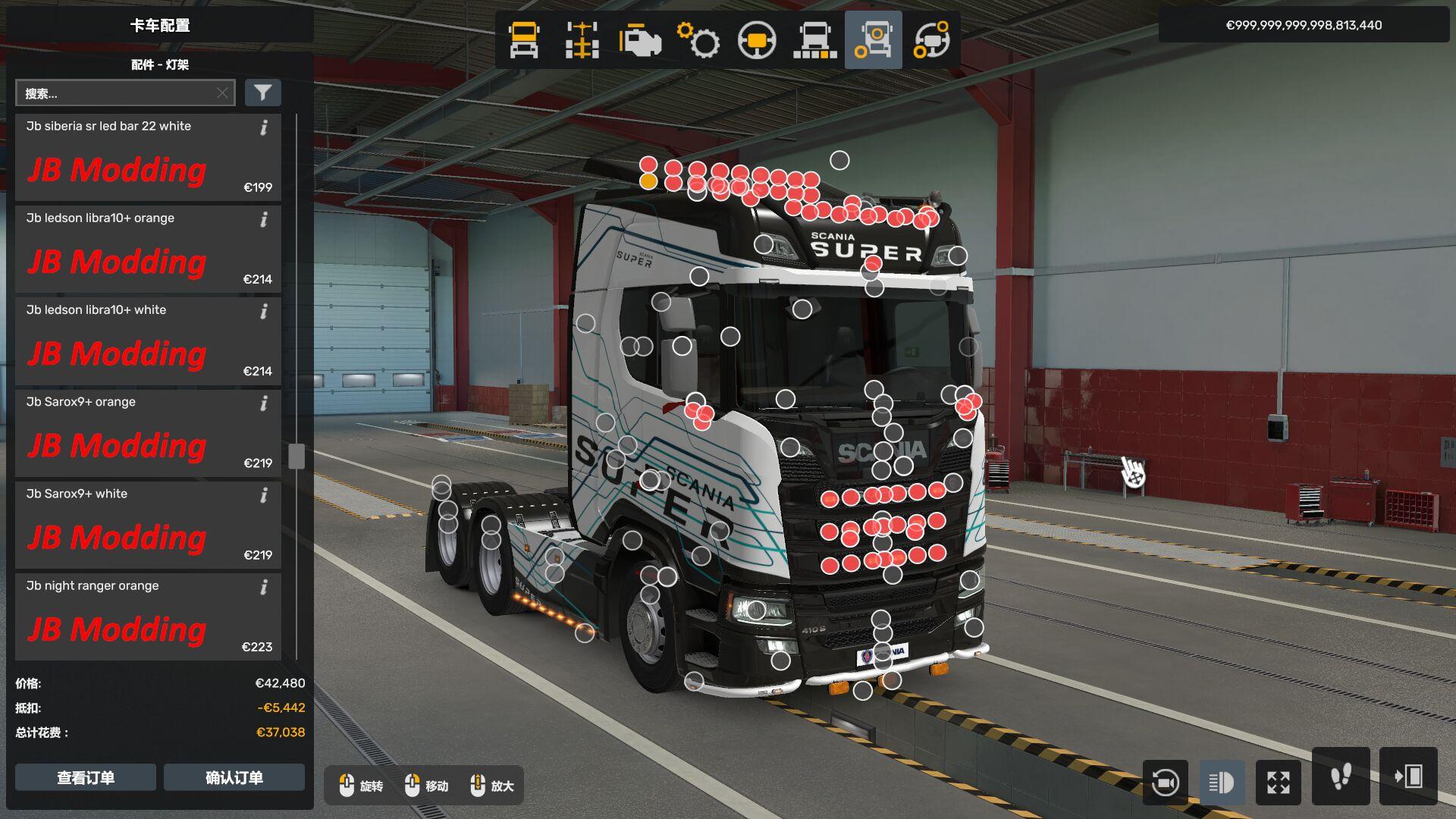Open the chassis configuration tab
The image size is (1456, 819).
[x=582, y=40]
